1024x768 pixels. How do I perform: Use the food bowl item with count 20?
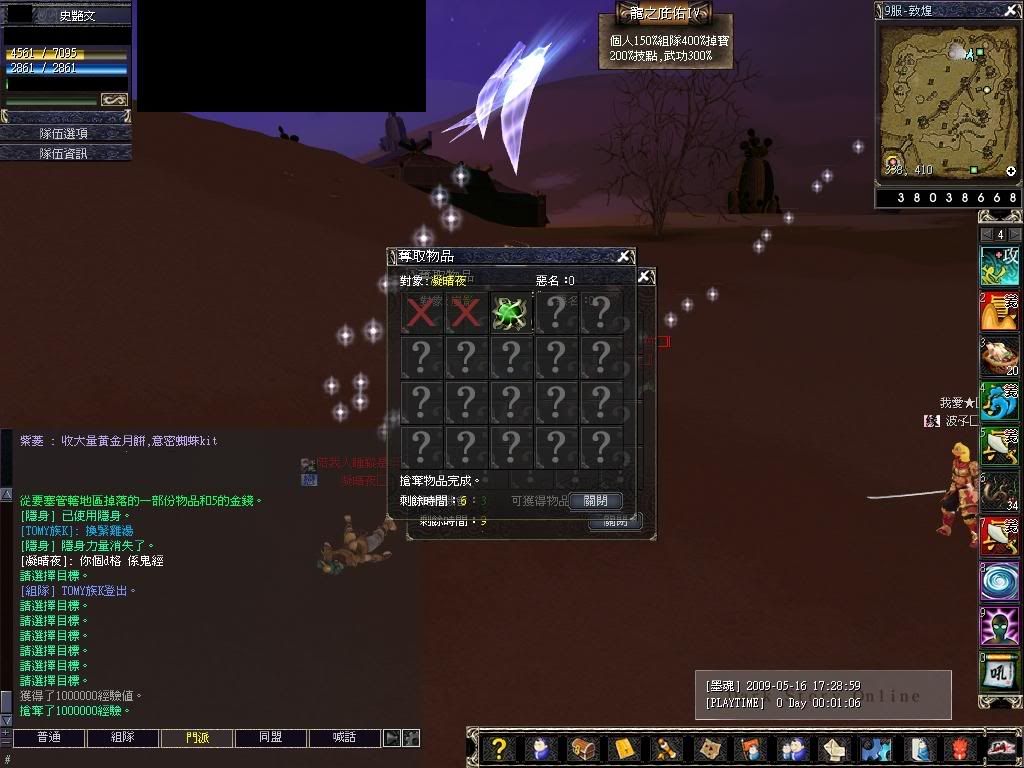(x=999, y=356)
